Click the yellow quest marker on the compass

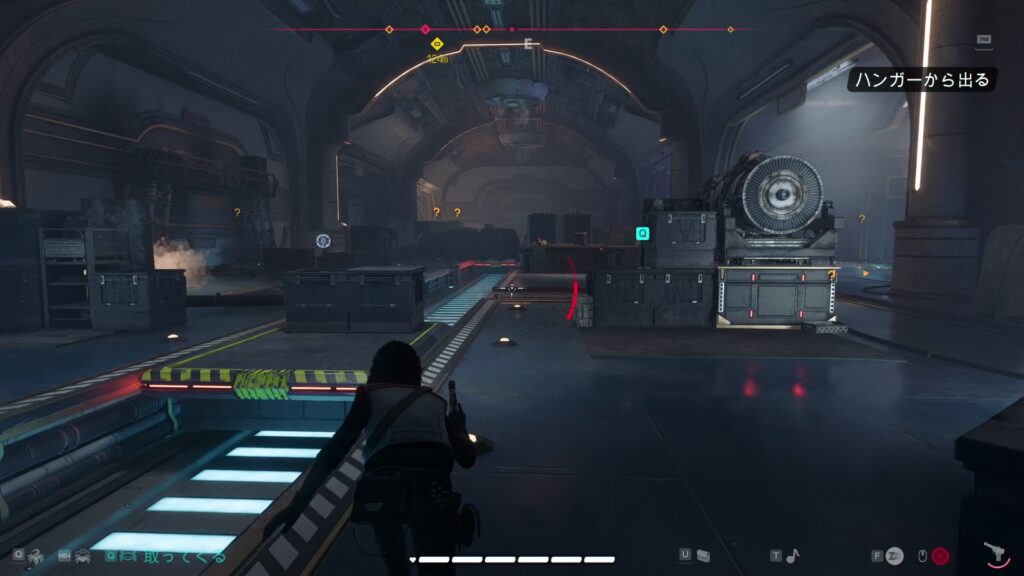(x=437, y=44)
